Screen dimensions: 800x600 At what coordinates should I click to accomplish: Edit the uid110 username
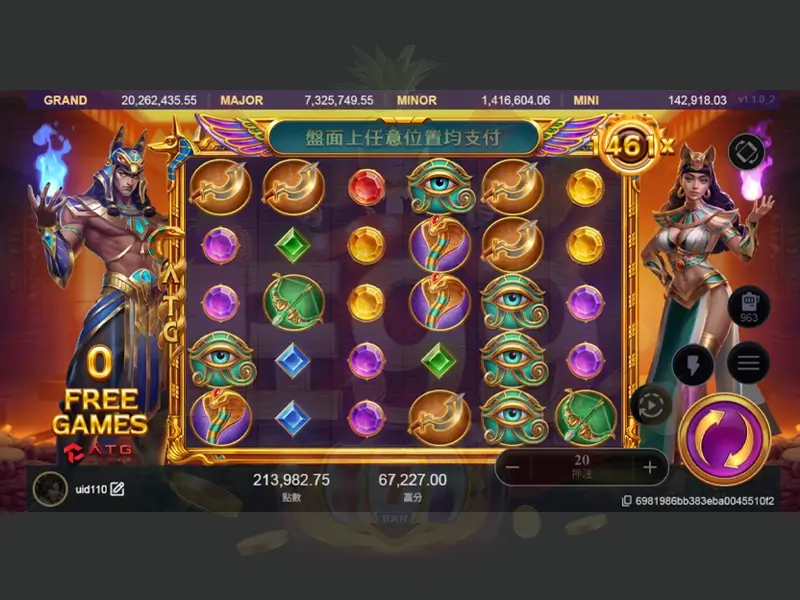coord(117,489)
